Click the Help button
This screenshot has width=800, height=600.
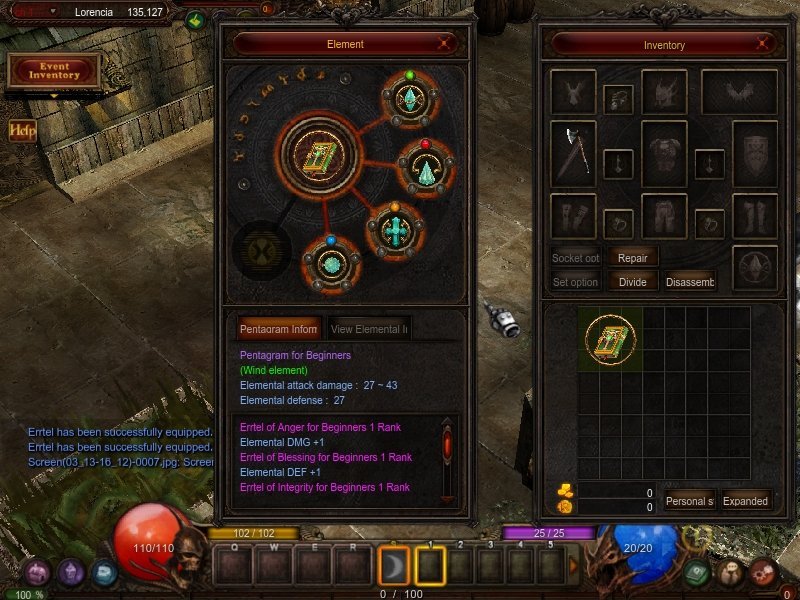tap(23, 130)
